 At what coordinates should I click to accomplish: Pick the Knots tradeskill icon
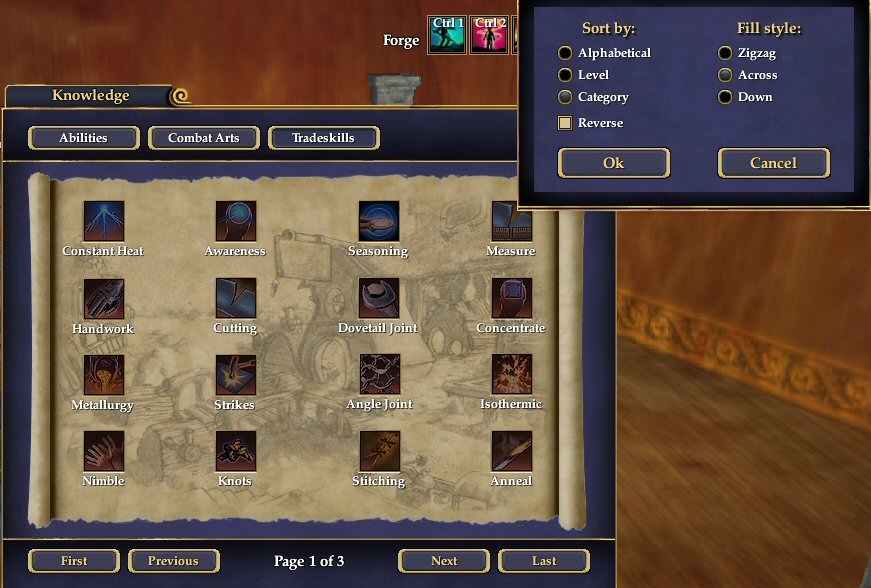coord(236,452)
